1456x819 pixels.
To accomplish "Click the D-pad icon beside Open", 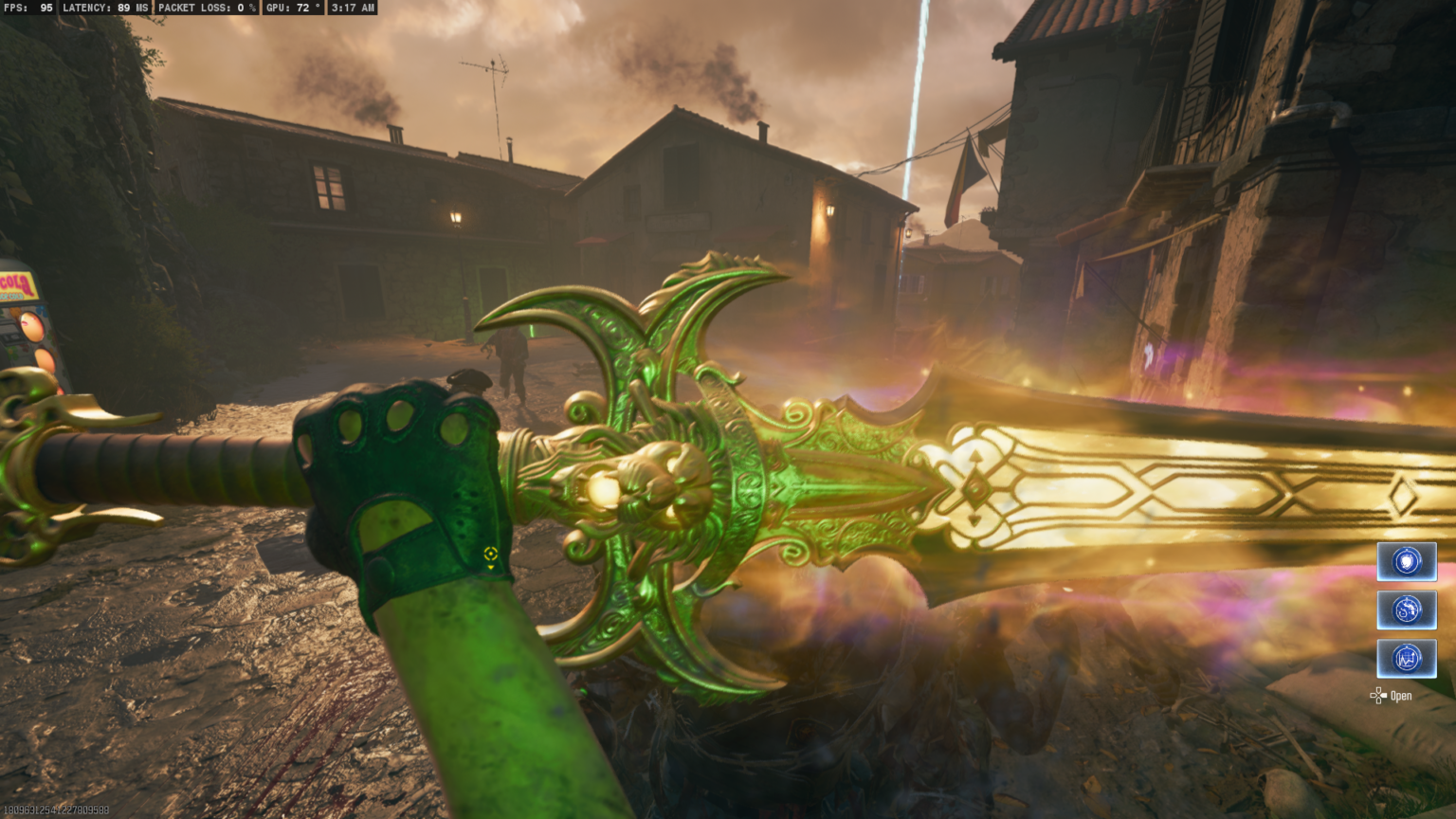I will click(1377, 695).
